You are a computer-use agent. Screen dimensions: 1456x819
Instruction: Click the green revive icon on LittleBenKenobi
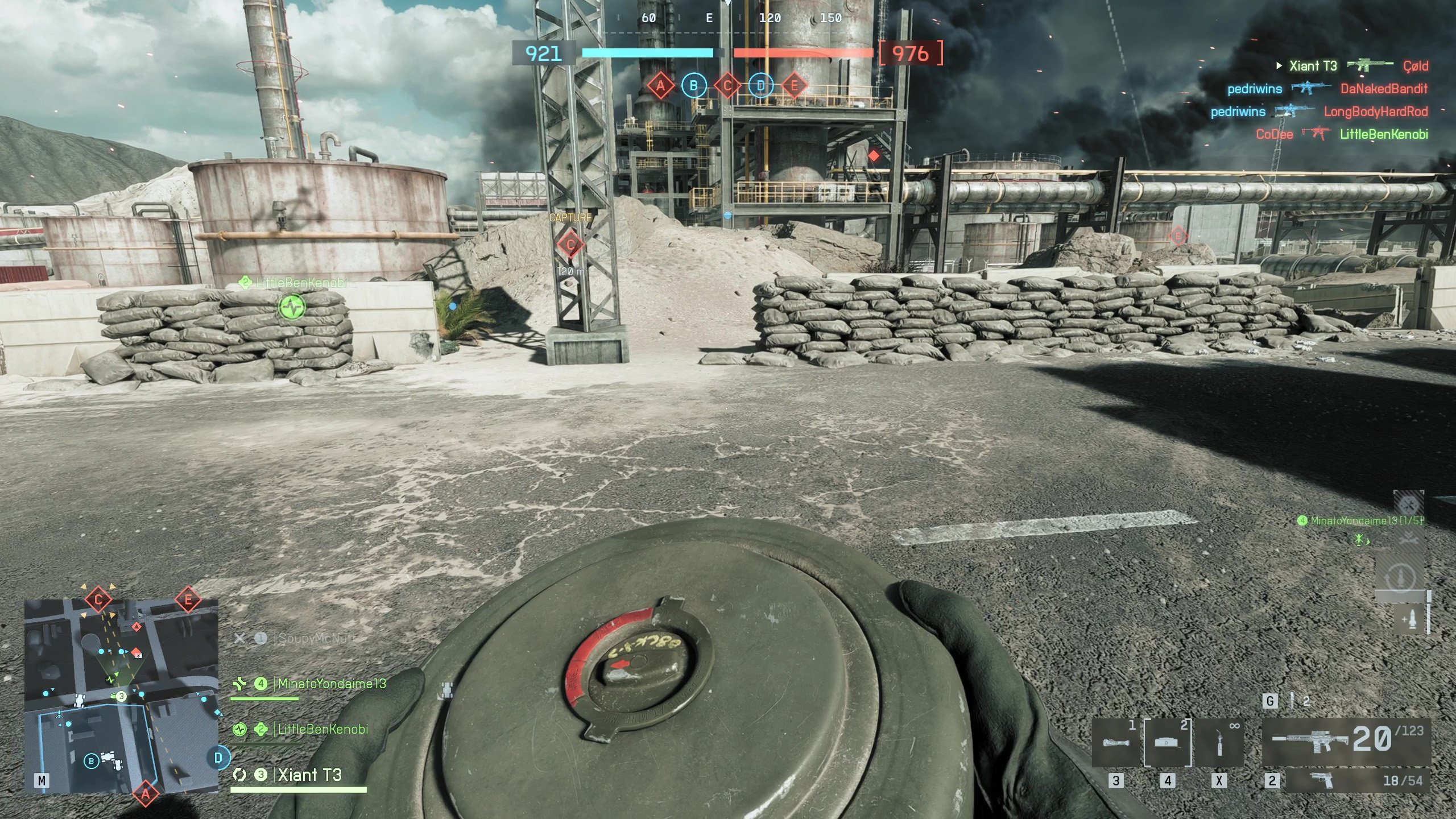[x=292, y=307]
